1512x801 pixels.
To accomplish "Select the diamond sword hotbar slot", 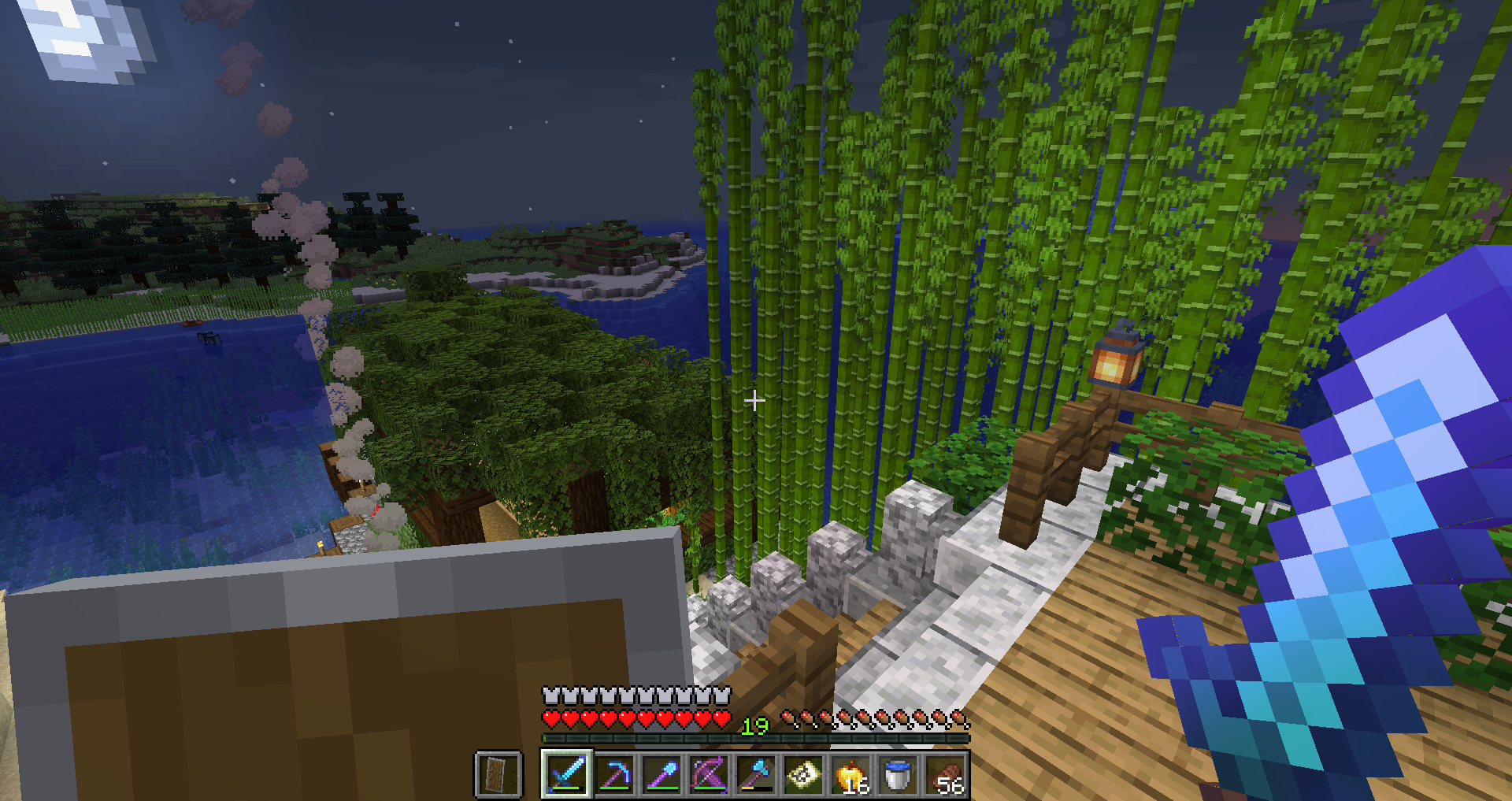I will click(566, 774).
